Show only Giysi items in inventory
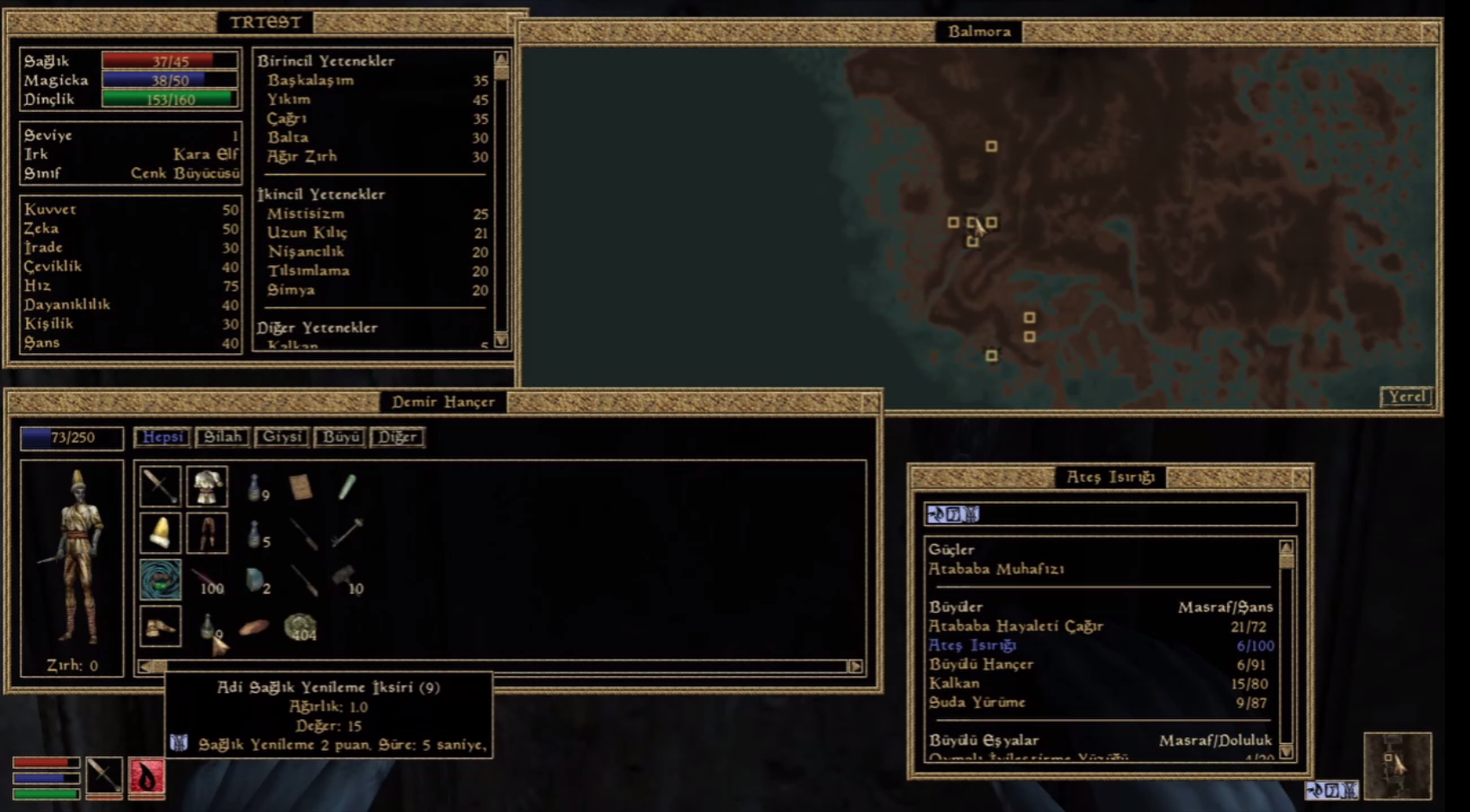1470x812 pixels. point(282,437)
